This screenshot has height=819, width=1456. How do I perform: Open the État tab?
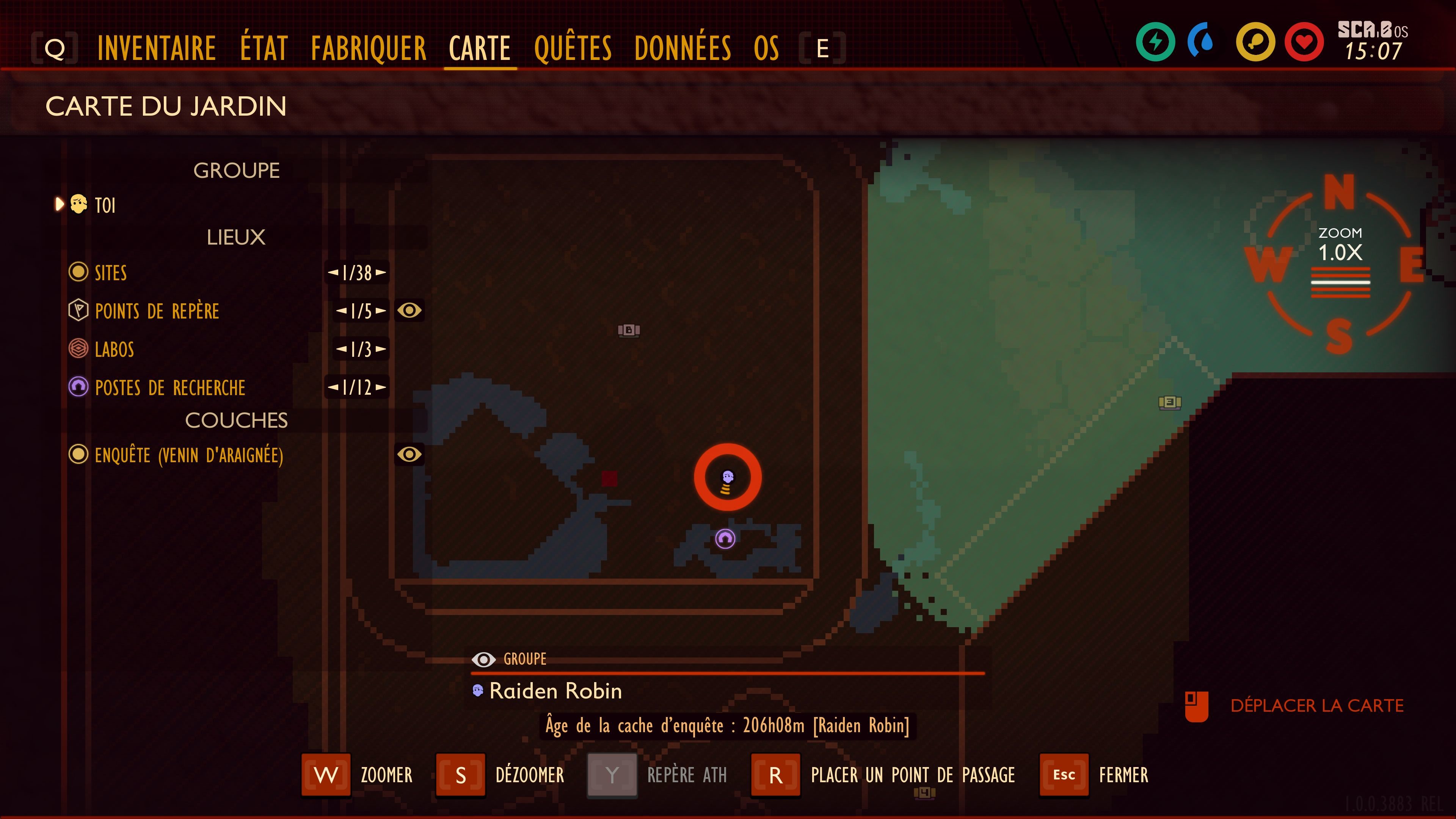click(264, 48)
